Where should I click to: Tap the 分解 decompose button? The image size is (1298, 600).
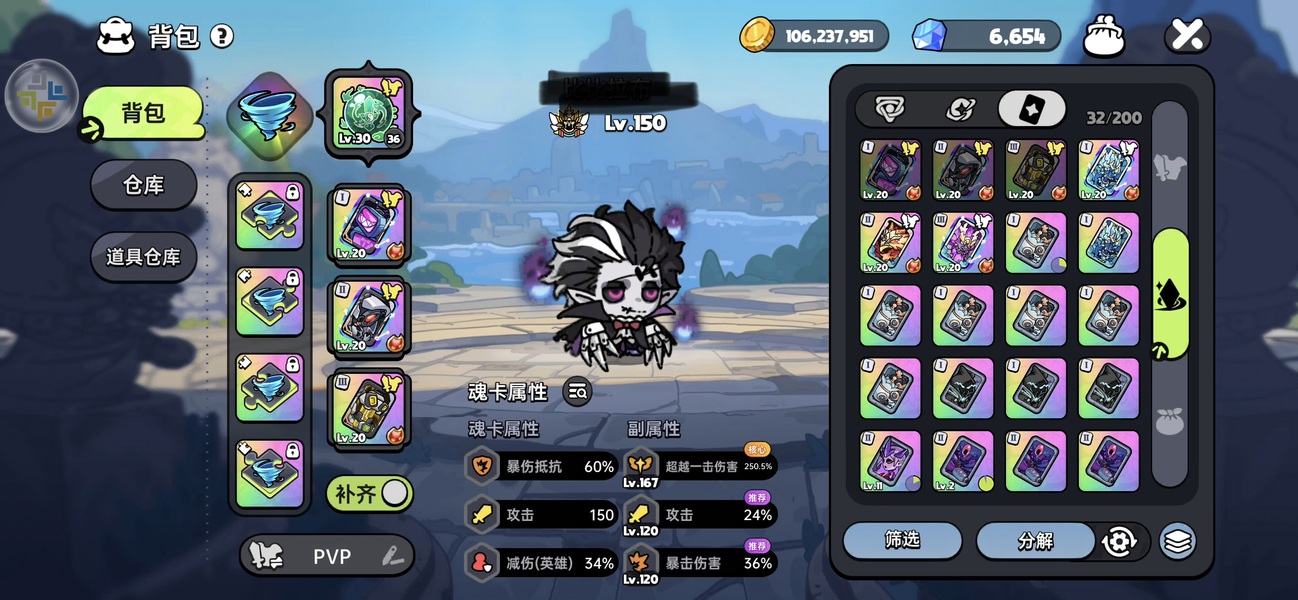(x=1035, y=541)
